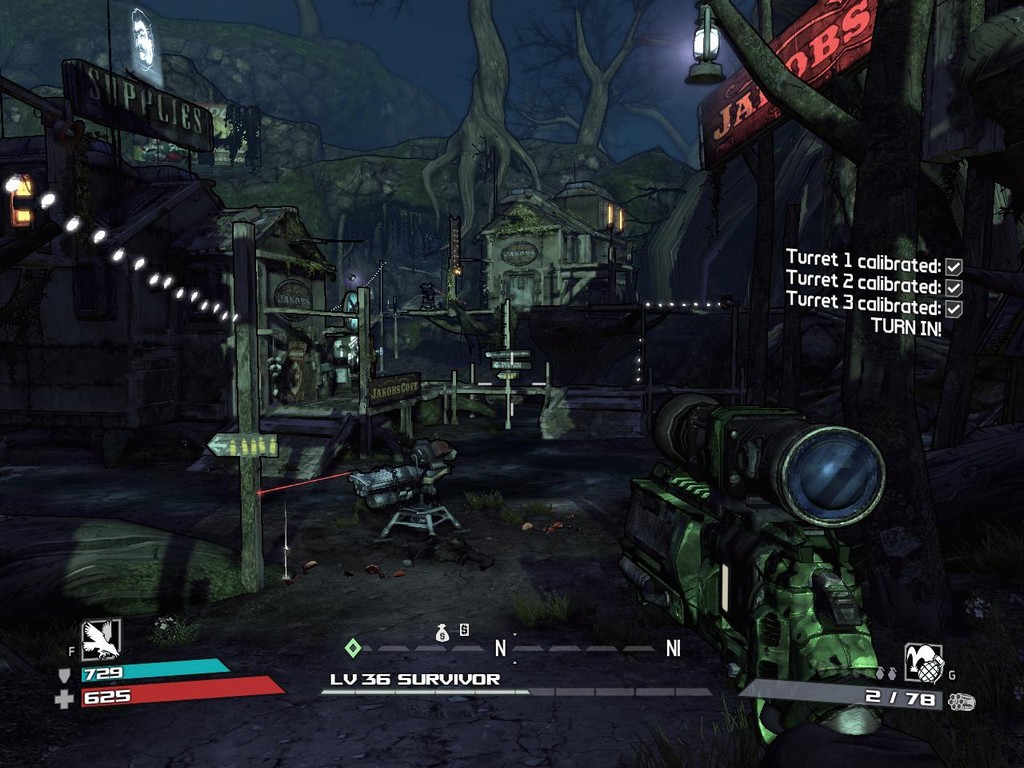Select the money bag marker on the compass
This screenshot has width=1024, height=768.
coord(442,632)
